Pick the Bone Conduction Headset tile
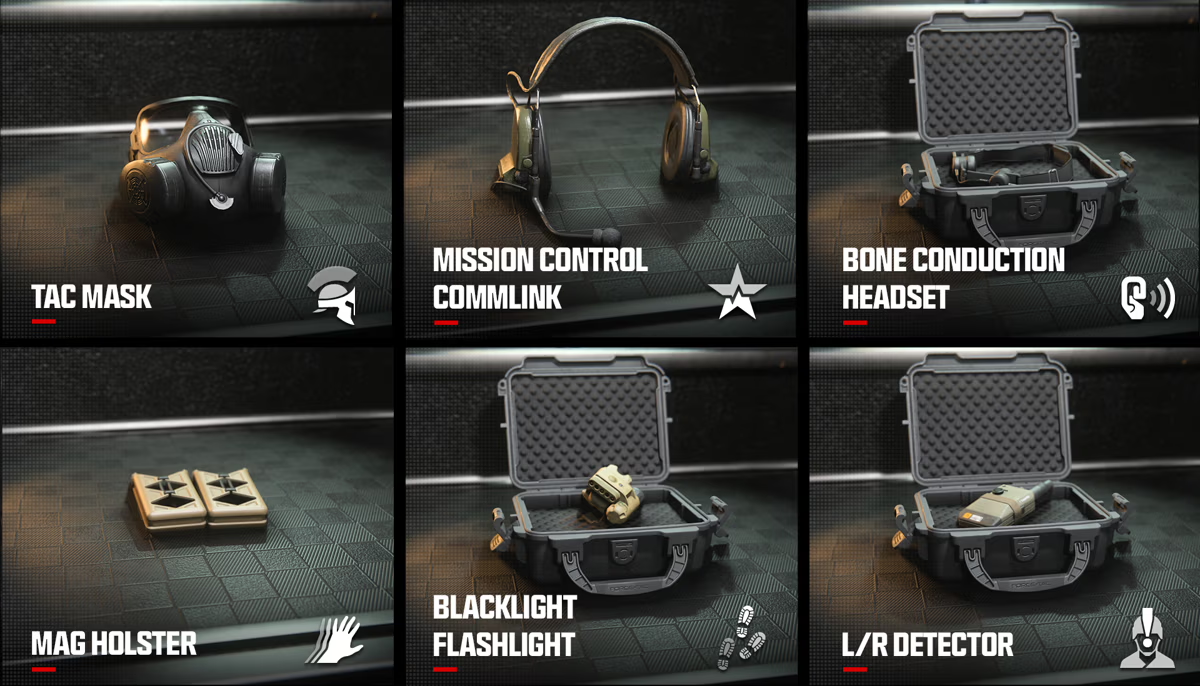This screenshot has height=686, width=1200. point(1003,170)
